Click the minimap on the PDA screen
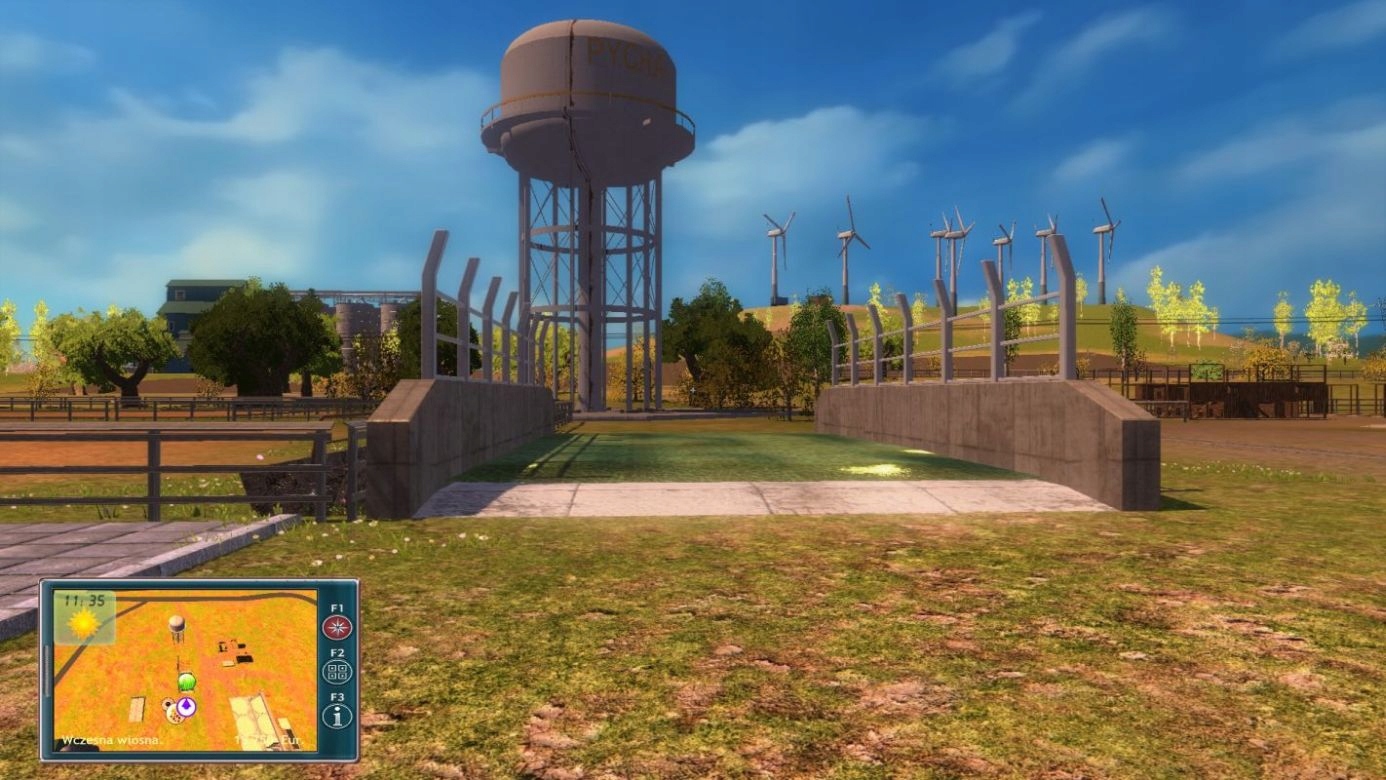The width and height of the screenshot is (1386, 780). pos(185,670)
